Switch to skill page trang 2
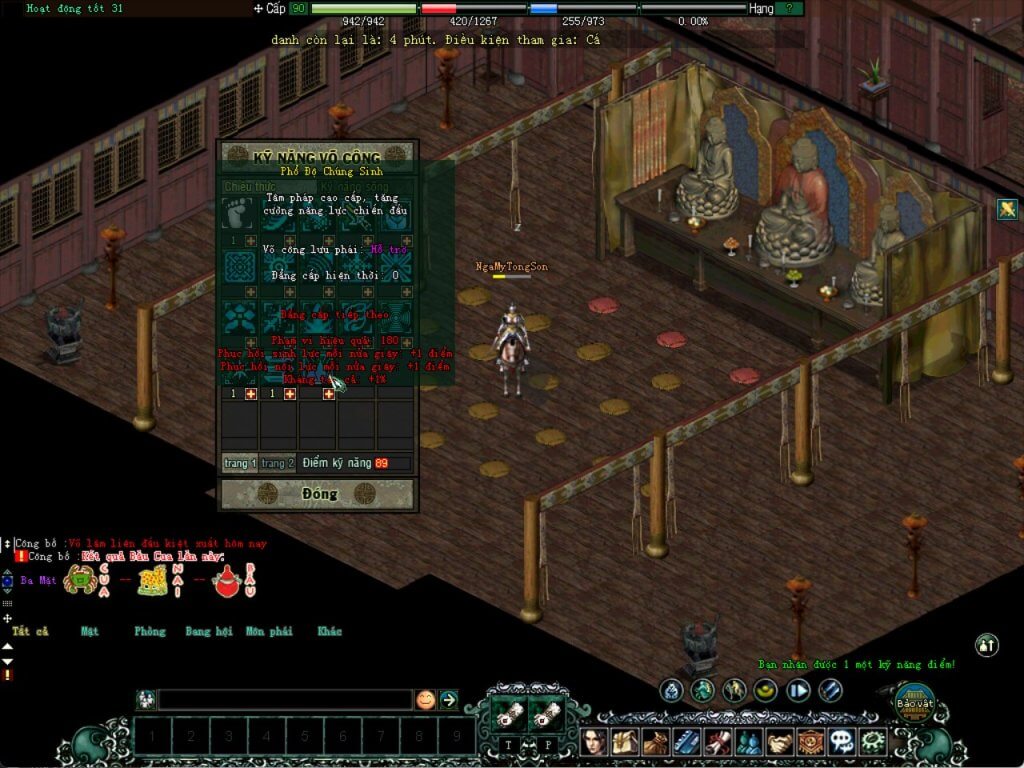Viewport: 1024px width, 768px height. point(278,463)
